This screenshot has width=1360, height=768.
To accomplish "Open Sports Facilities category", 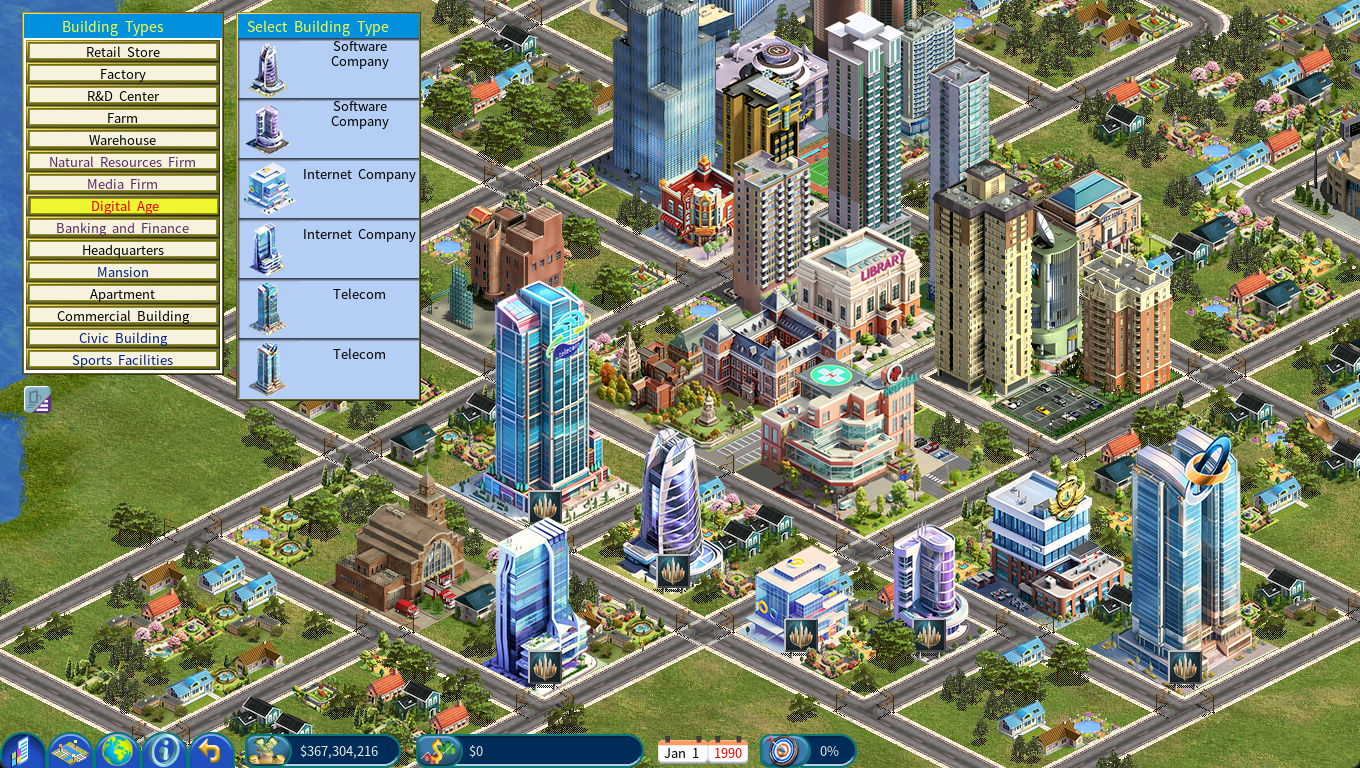I will point(123,360).
